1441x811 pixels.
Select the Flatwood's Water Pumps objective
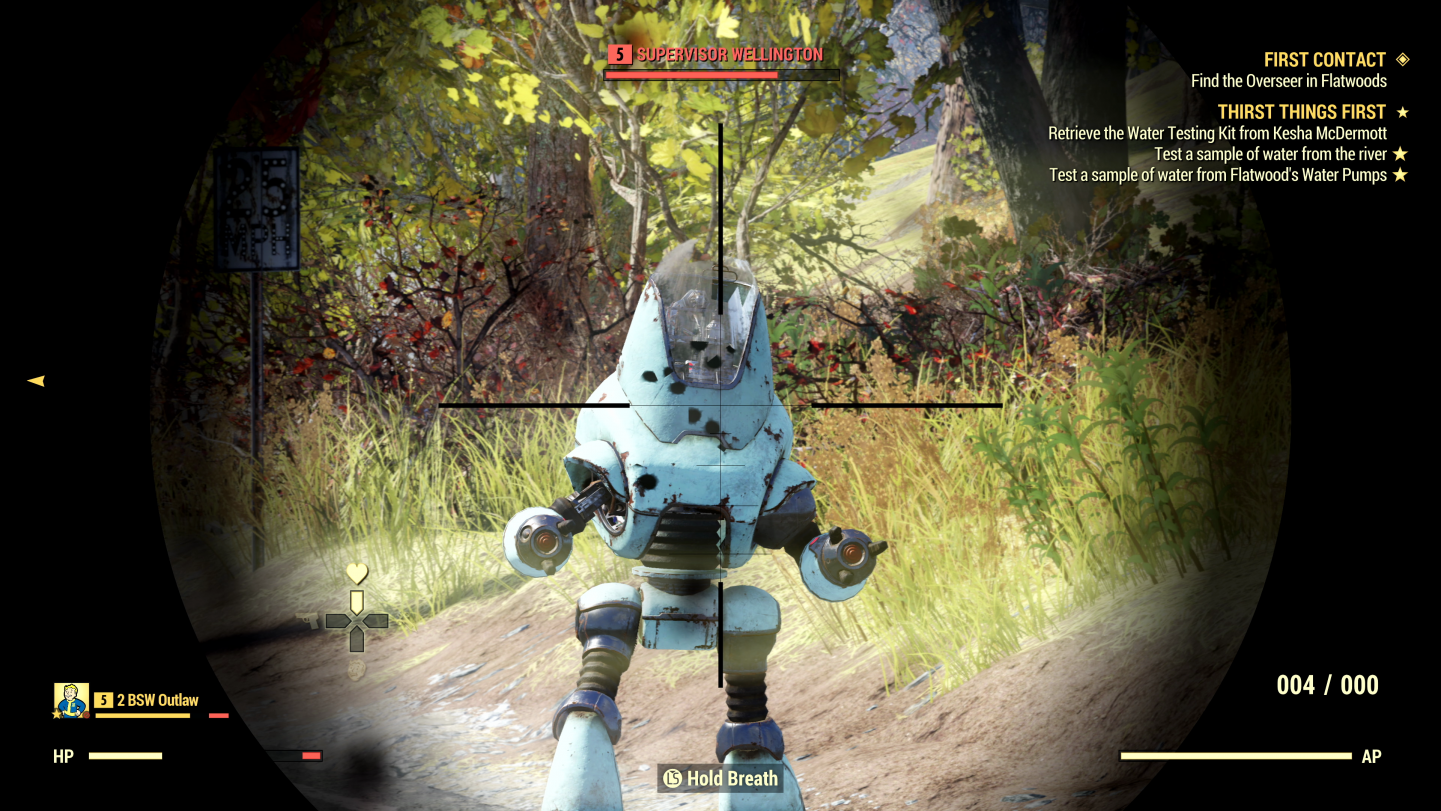(1217, 175)
